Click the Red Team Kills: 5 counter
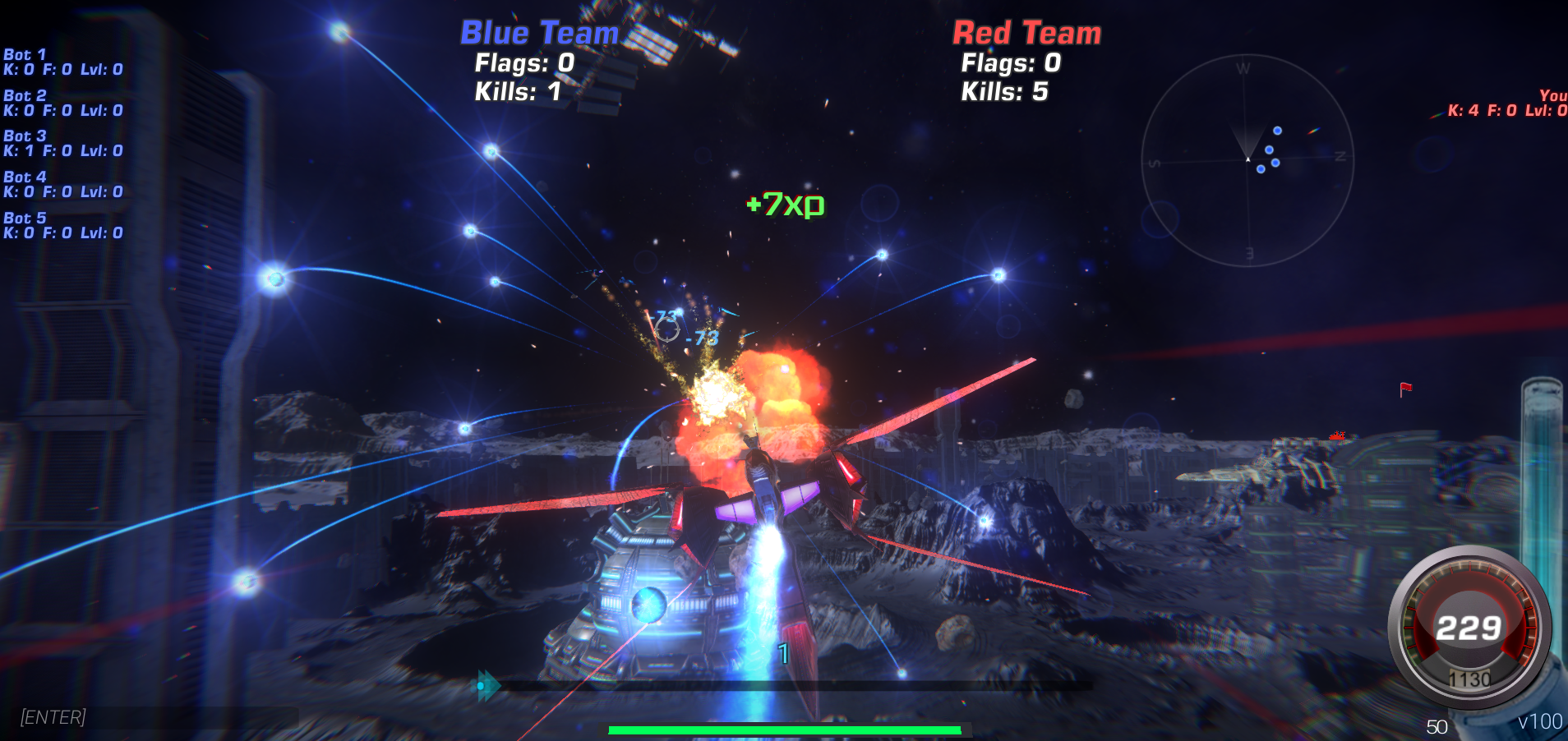 (x=1004, y=93)
